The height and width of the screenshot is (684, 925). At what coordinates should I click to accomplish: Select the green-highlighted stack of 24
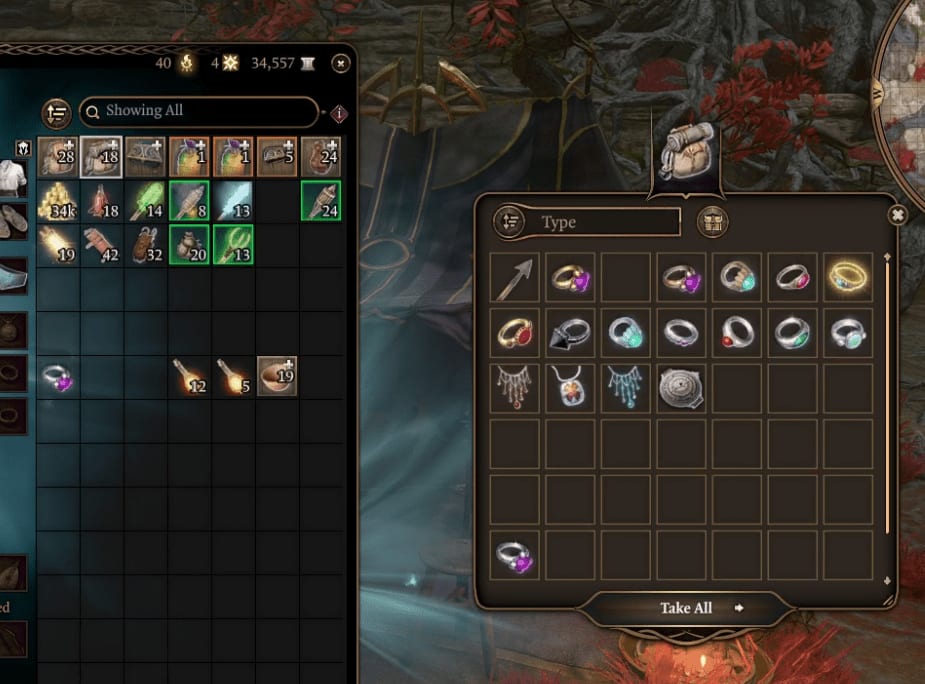click(321, 201)
